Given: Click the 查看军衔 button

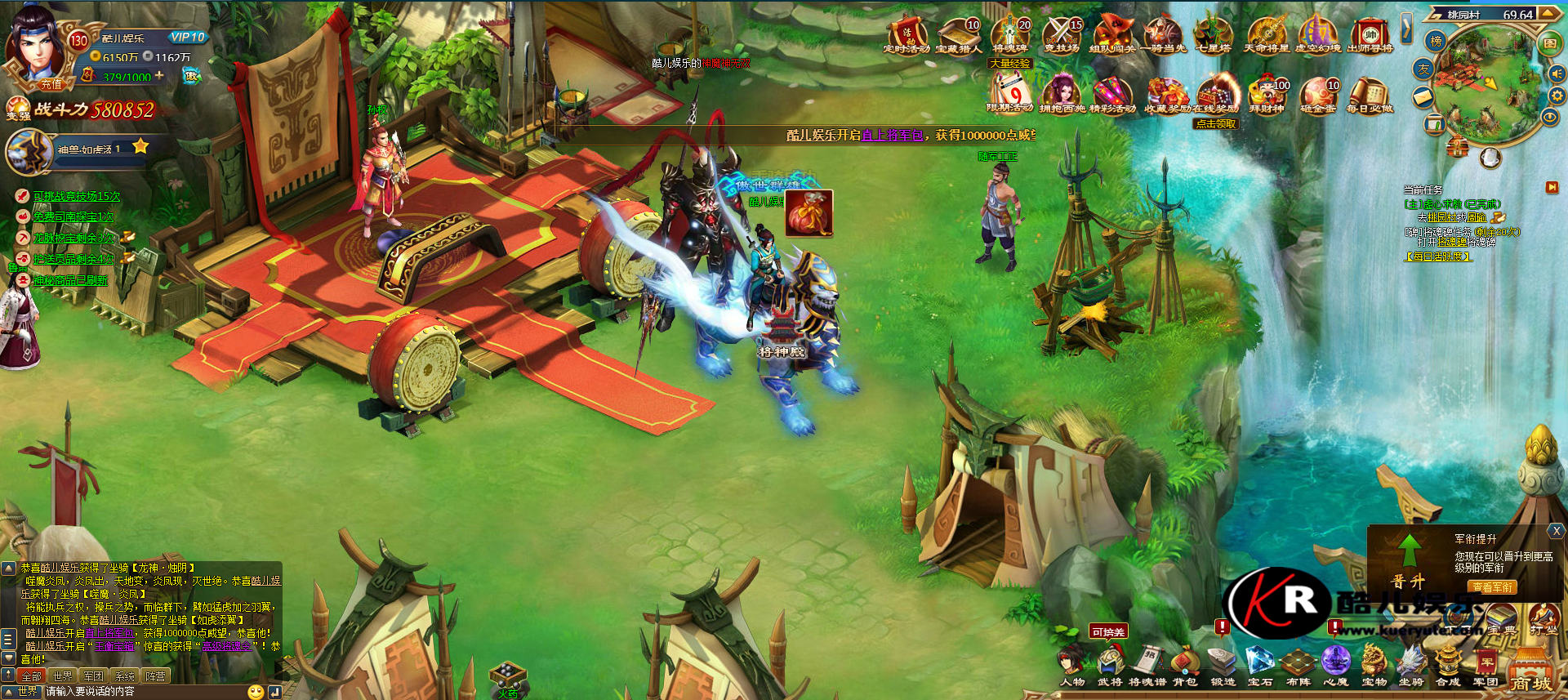Looking at the screenshot, I should (1492, 586).
